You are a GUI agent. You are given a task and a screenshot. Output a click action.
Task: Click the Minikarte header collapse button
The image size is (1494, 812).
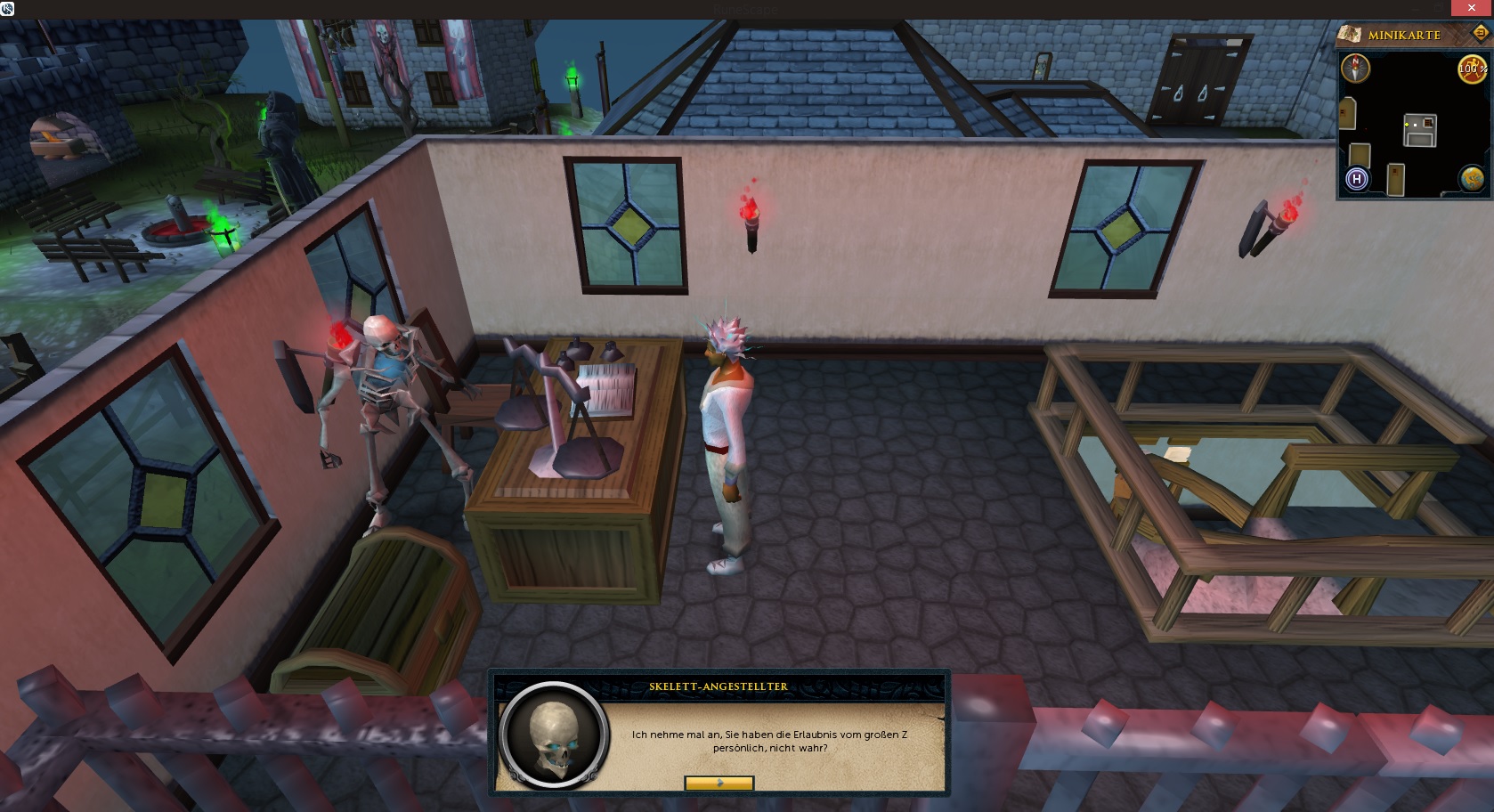(1481, 33)
